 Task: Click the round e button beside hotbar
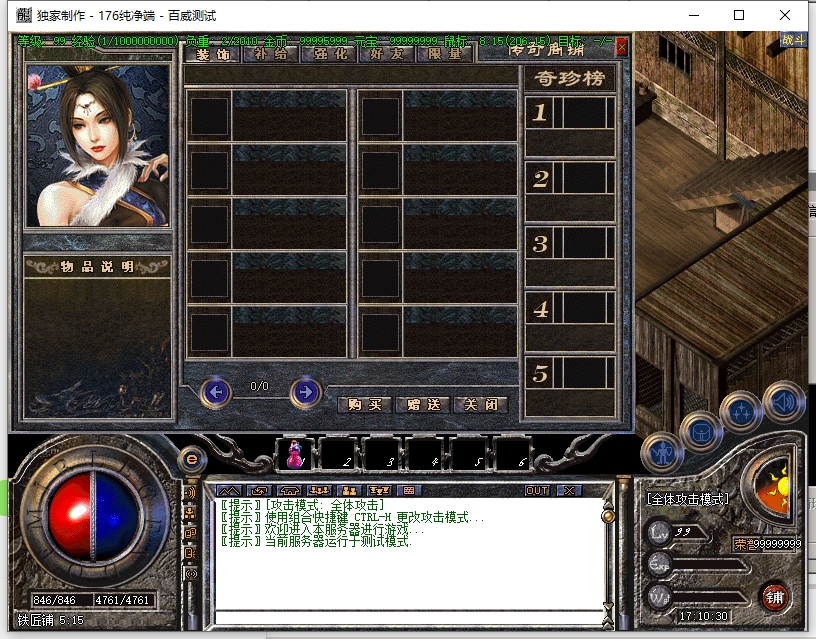pyautogui.click(x=192, y=459)
